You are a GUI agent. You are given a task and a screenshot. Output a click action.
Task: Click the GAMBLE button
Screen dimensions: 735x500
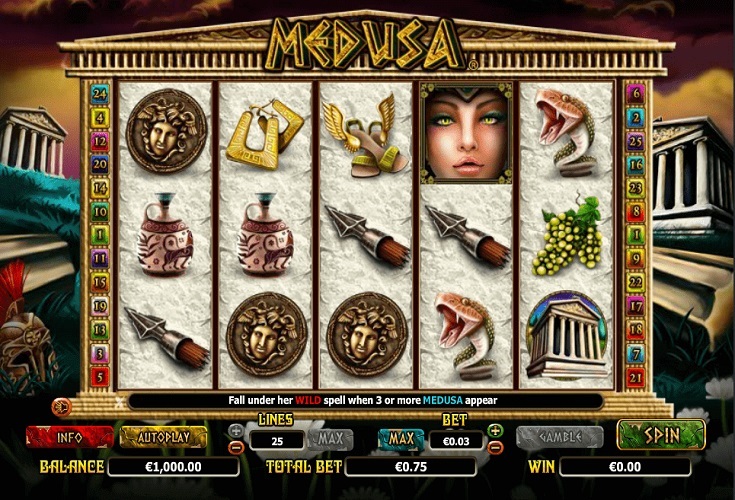[559, 437]
